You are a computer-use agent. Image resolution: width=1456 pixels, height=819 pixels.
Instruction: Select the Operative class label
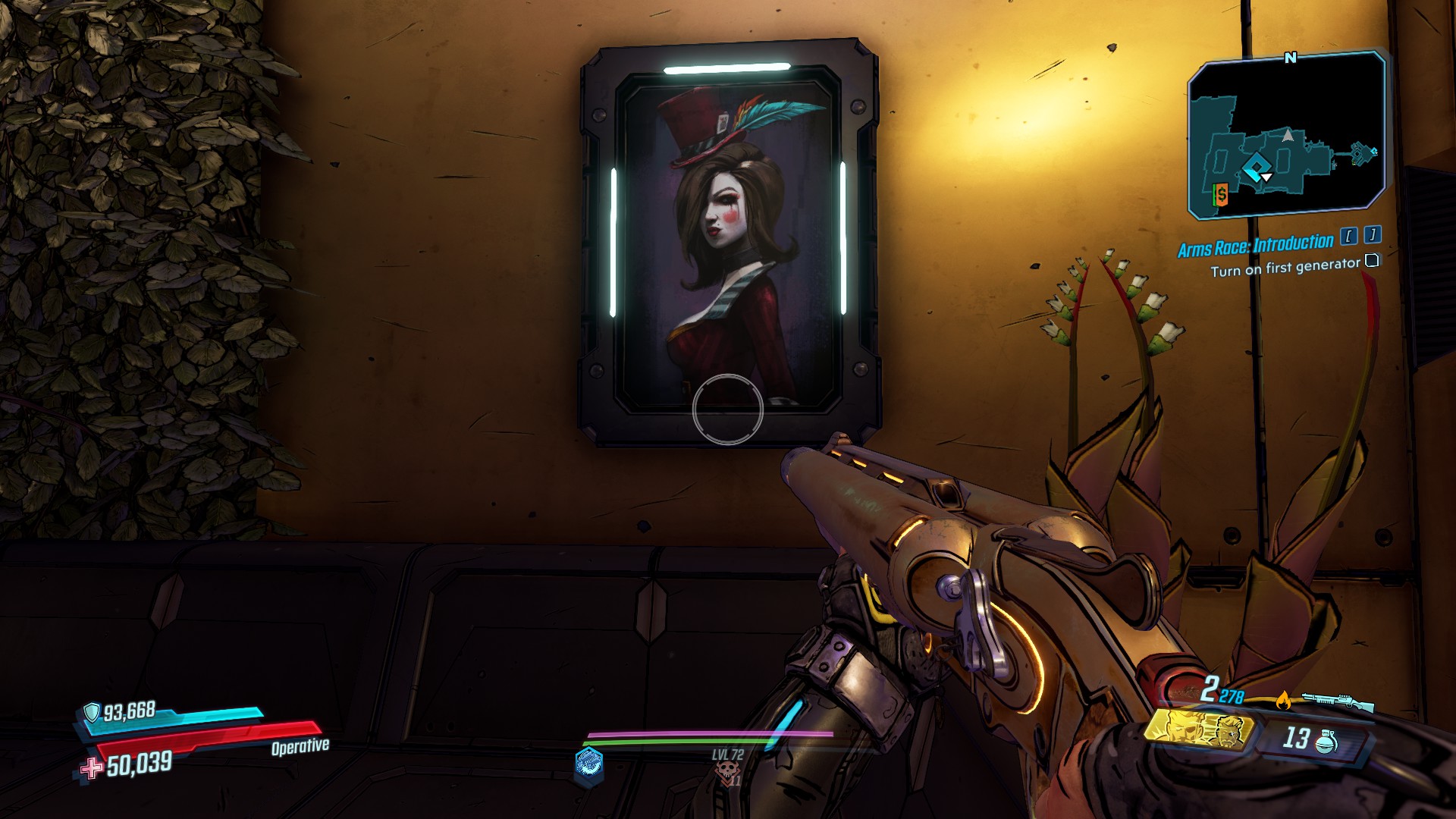pos(300,746)
